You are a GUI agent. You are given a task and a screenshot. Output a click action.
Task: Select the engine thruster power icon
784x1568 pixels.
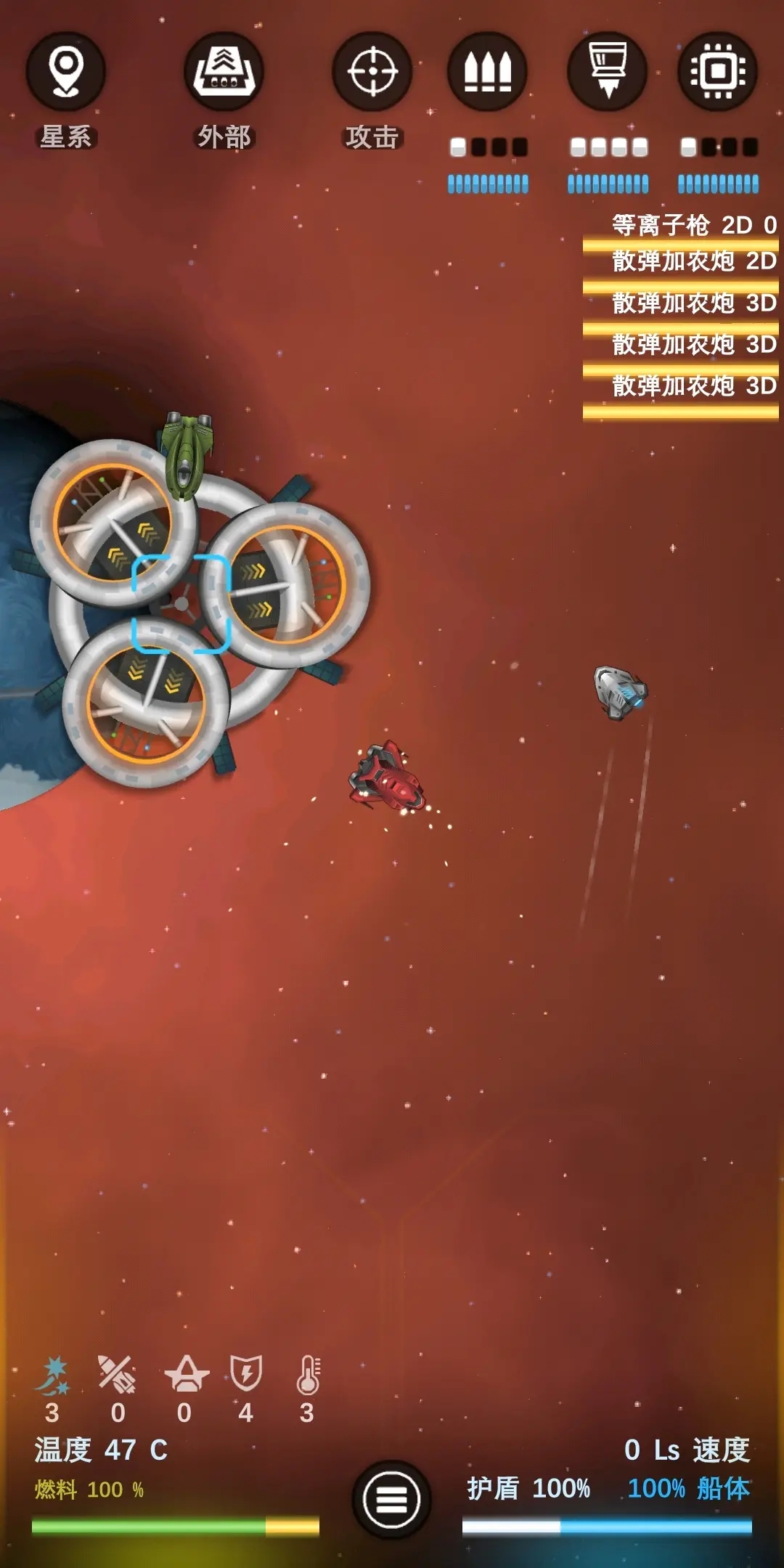[607, 73]
